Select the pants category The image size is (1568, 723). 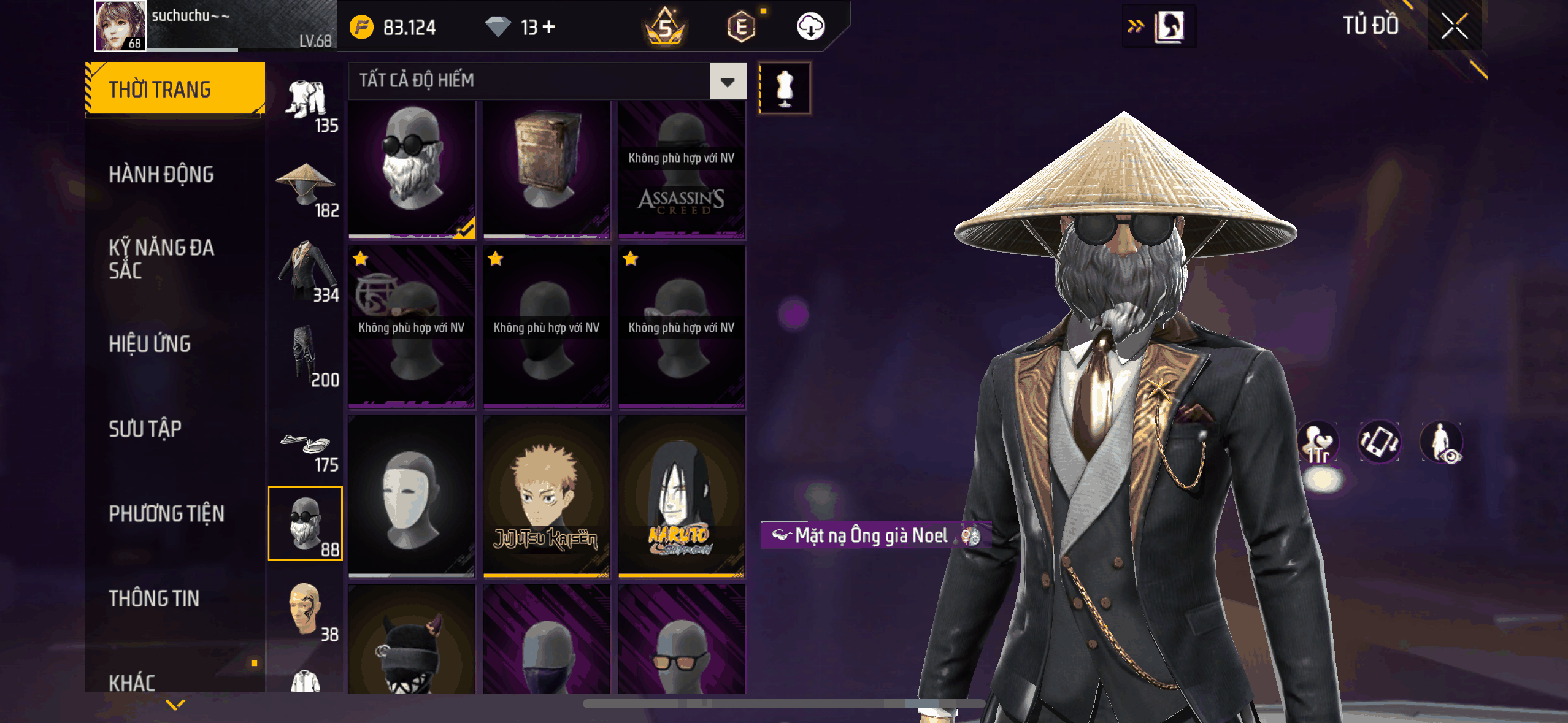point(306,355)
